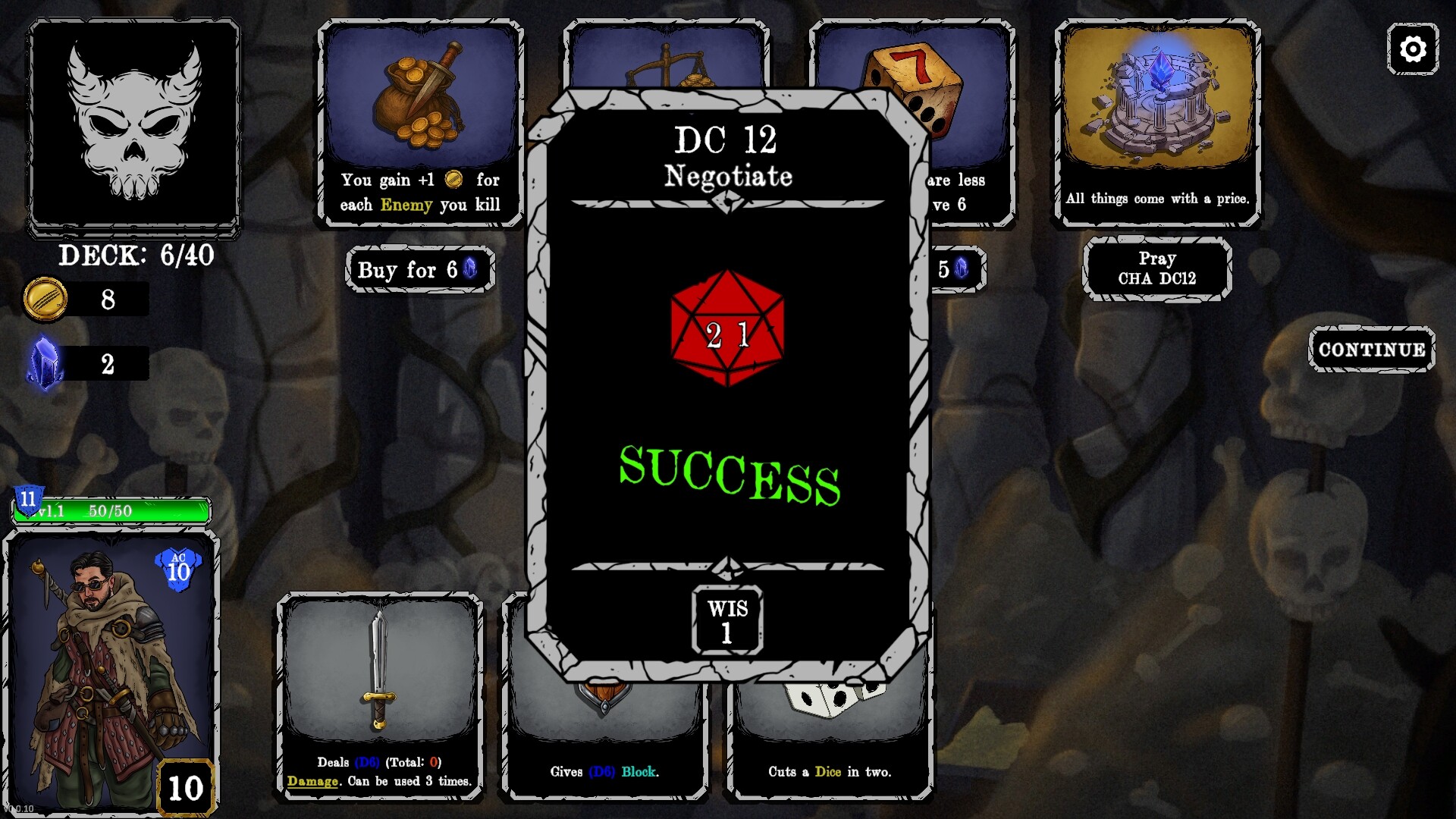Screen dimensions: 1456x819
Task: Select the crystal shrine card
Action: 1157,121
